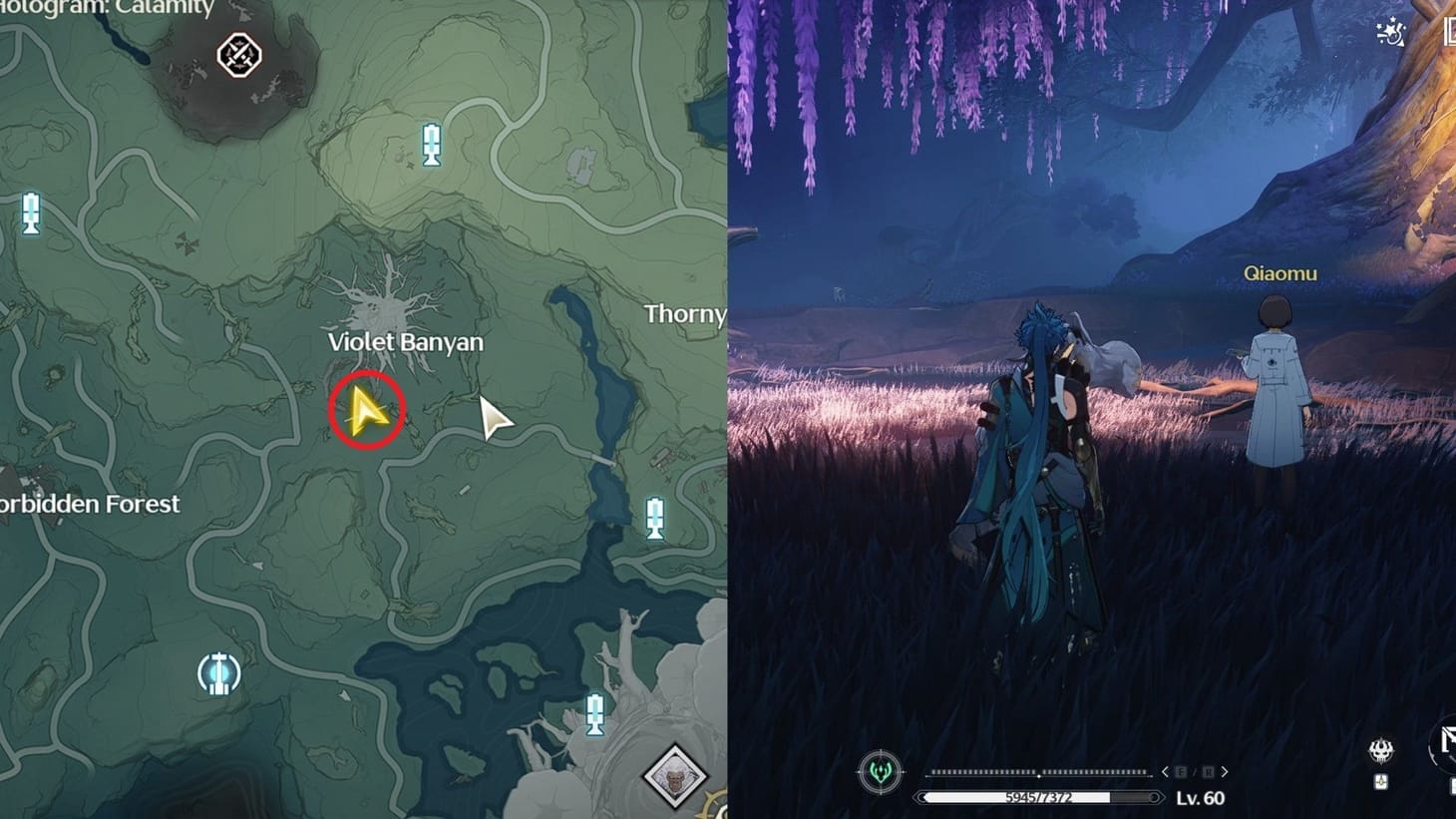Image resolution: width=1456 pixels, height=819 pixels.
Task: Click the teleport waypoint on the far left
Action: click(33, 212)
